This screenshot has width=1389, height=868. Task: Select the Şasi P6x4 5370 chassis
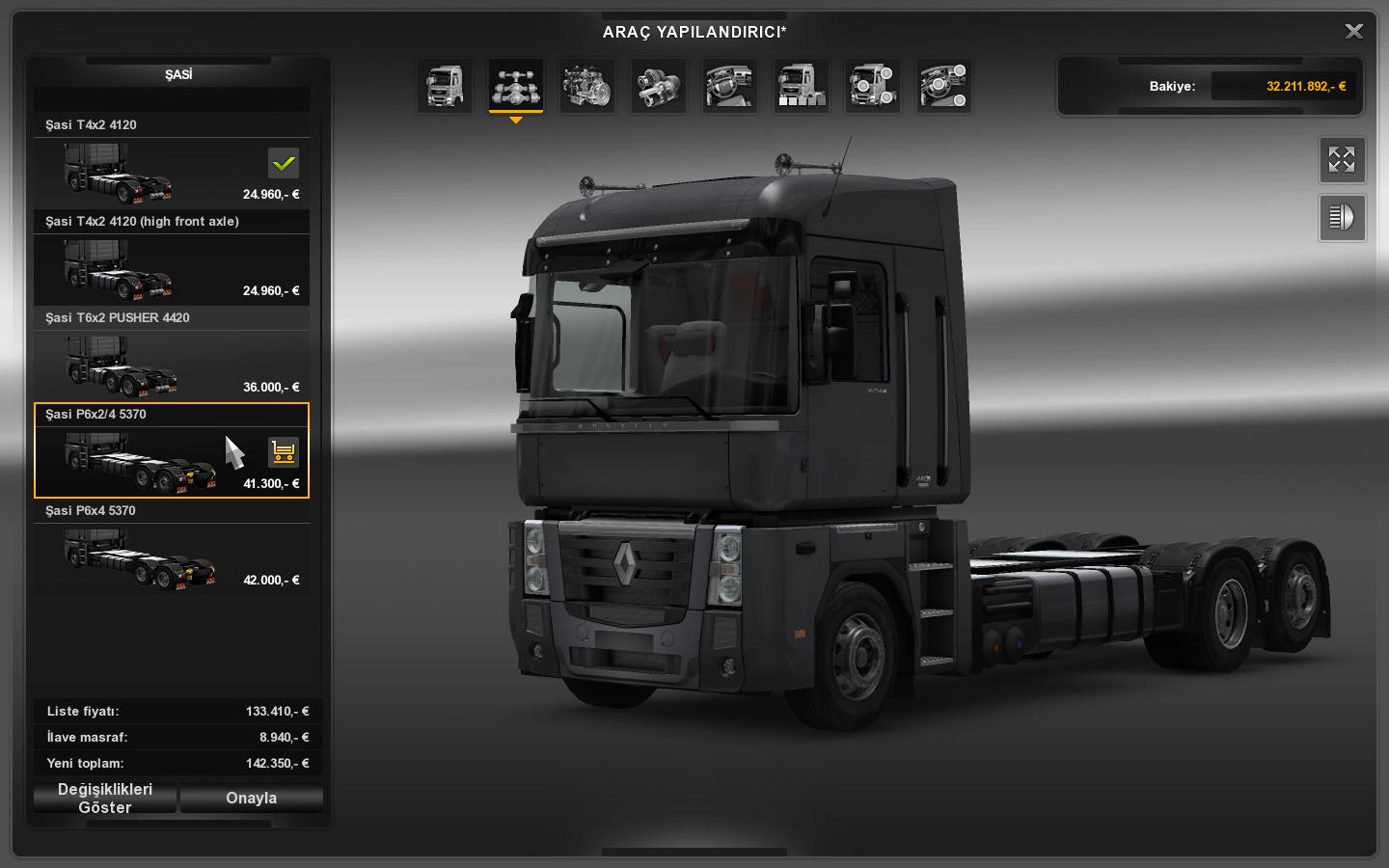pos(172,557)
